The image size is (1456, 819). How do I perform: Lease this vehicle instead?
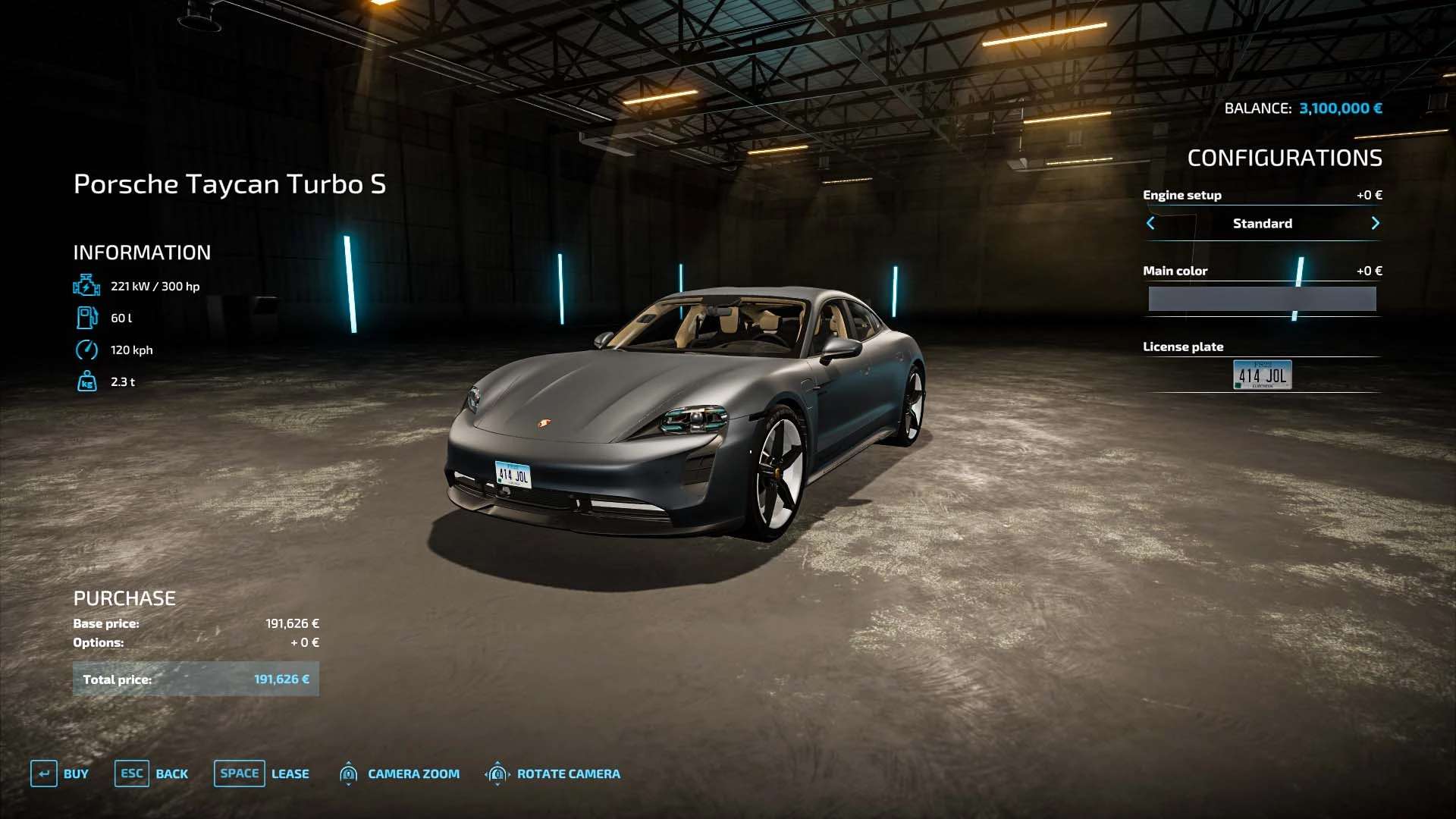[262, 773]
